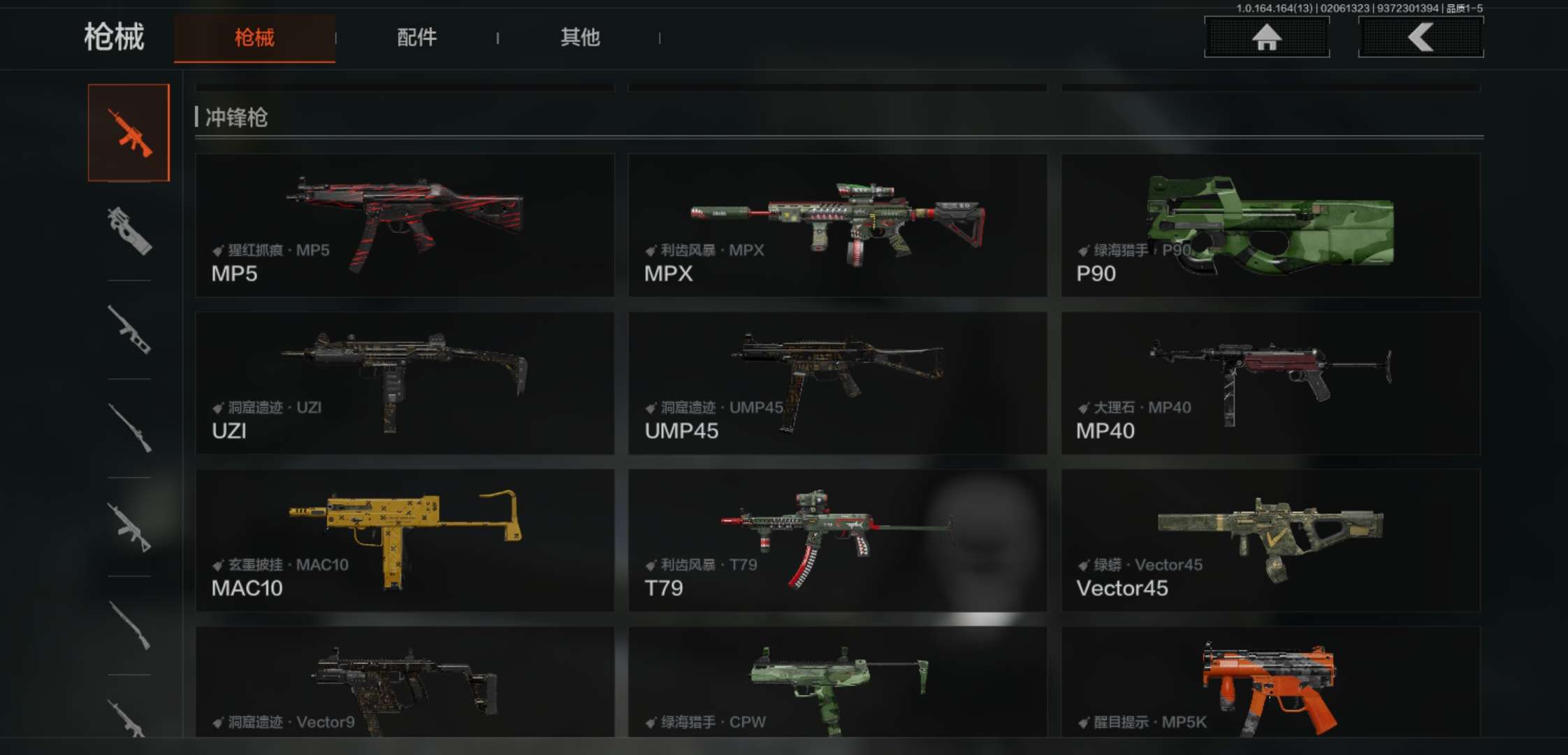Viewport: 1568px width, 755px height.
Task: Pick the MP5 weapon tile
Action: pos(405,225)
